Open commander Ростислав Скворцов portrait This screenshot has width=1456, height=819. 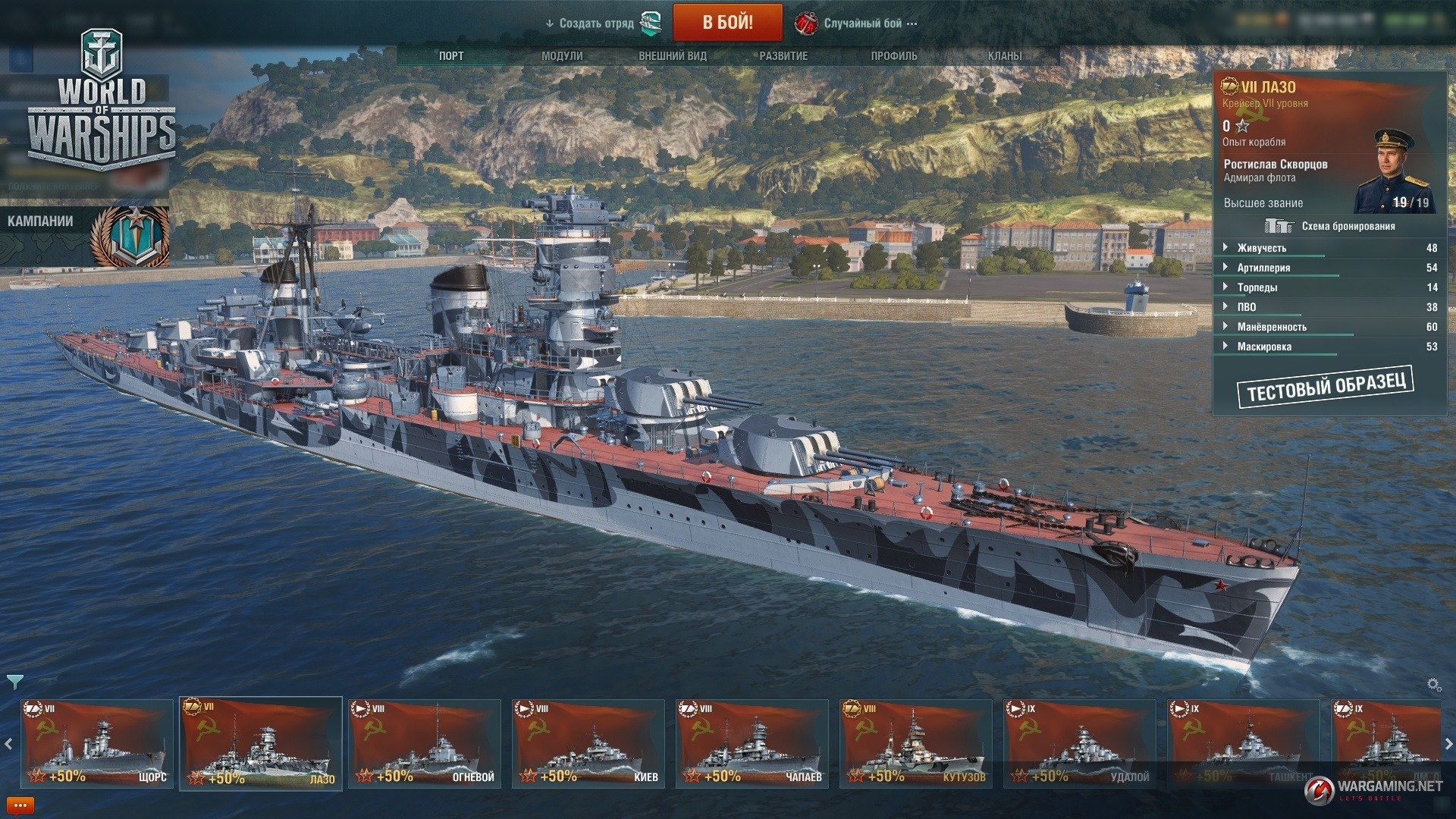tap(1394, 171)
